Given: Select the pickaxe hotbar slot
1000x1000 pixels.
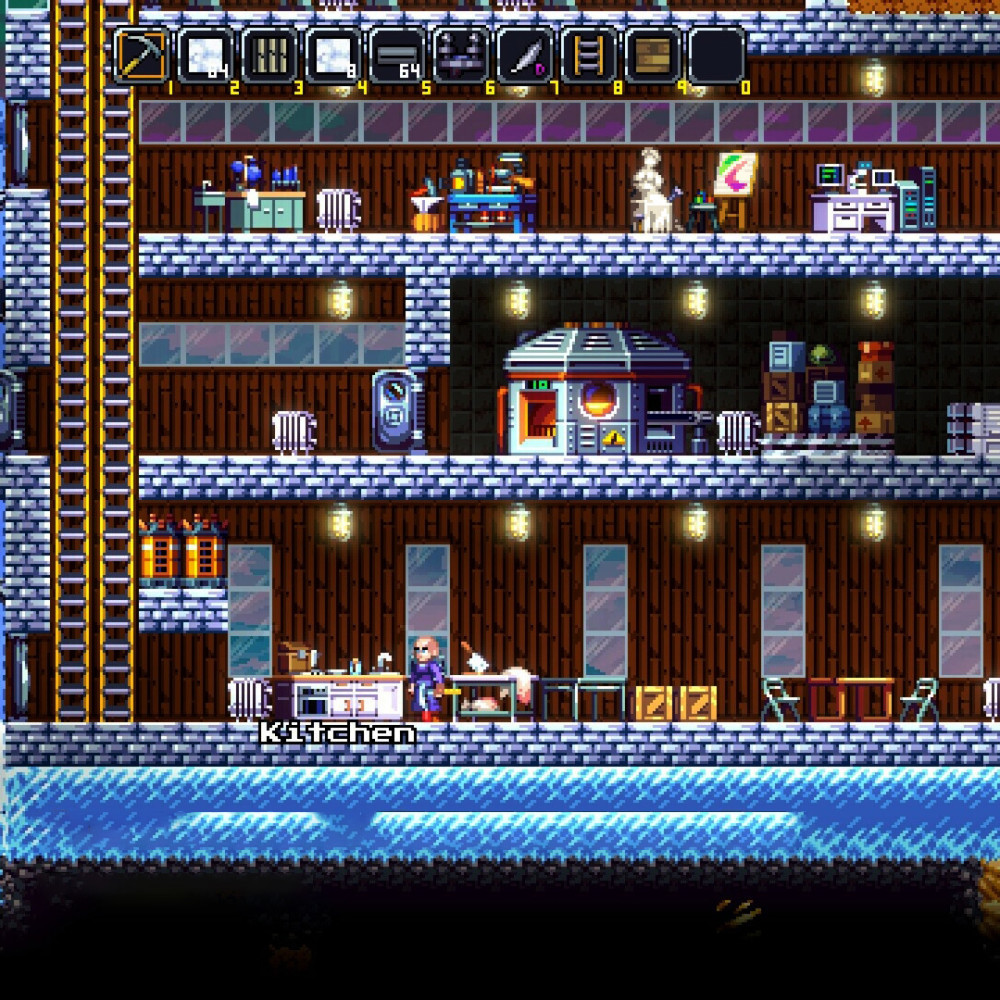Looking at the screenshot, I should [x=141, y=55].
